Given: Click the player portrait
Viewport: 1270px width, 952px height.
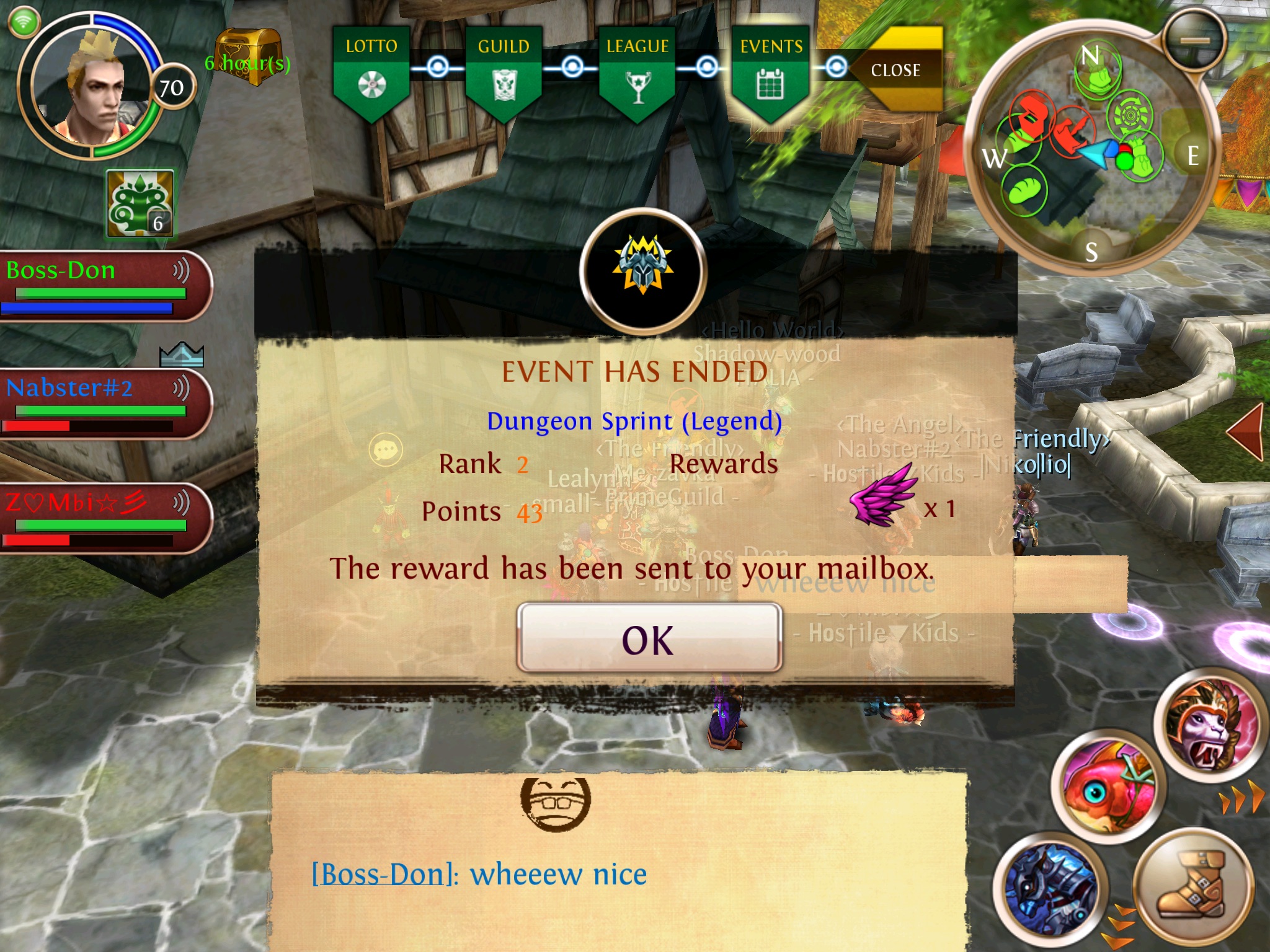Looking at the screenshot, I should click(90, 87).
